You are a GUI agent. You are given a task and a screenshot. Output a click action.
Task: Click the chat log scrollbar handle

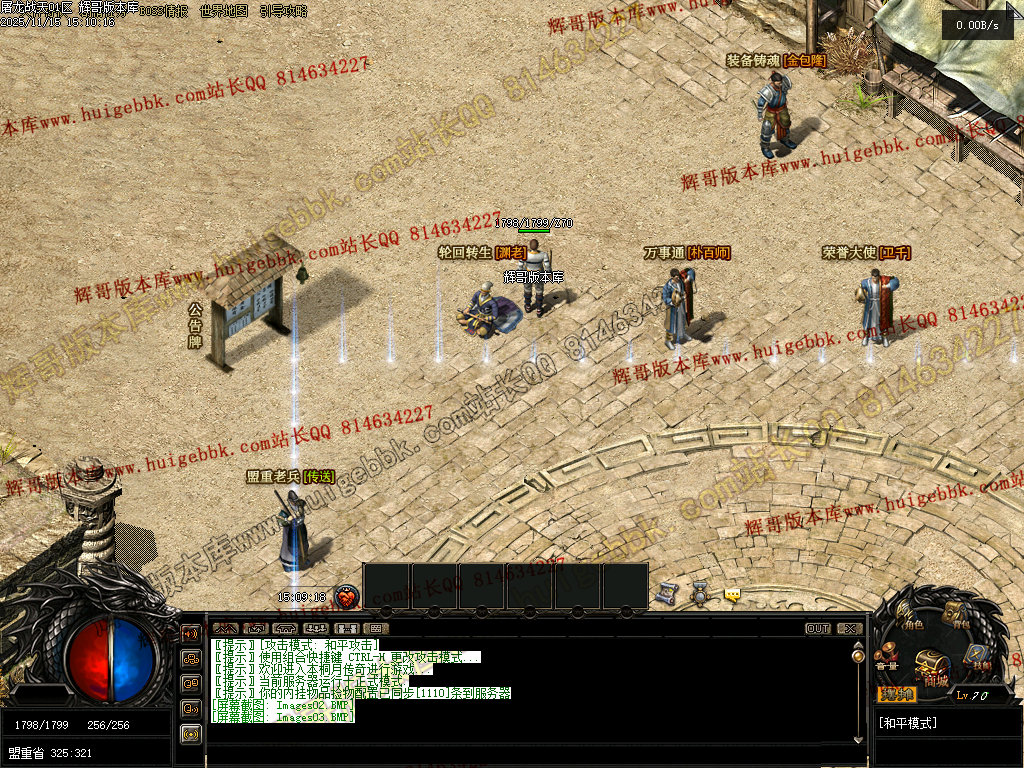tap(857, 655)
